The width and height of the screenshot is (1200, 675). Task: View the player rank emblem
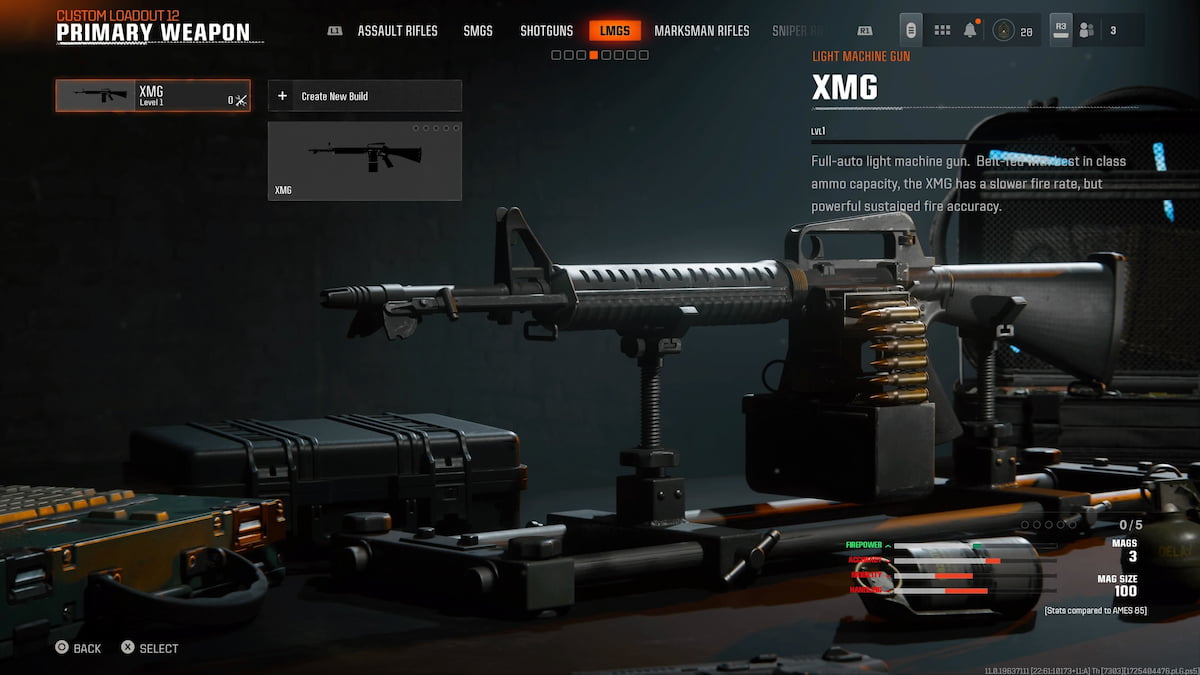pos(1003,31)
